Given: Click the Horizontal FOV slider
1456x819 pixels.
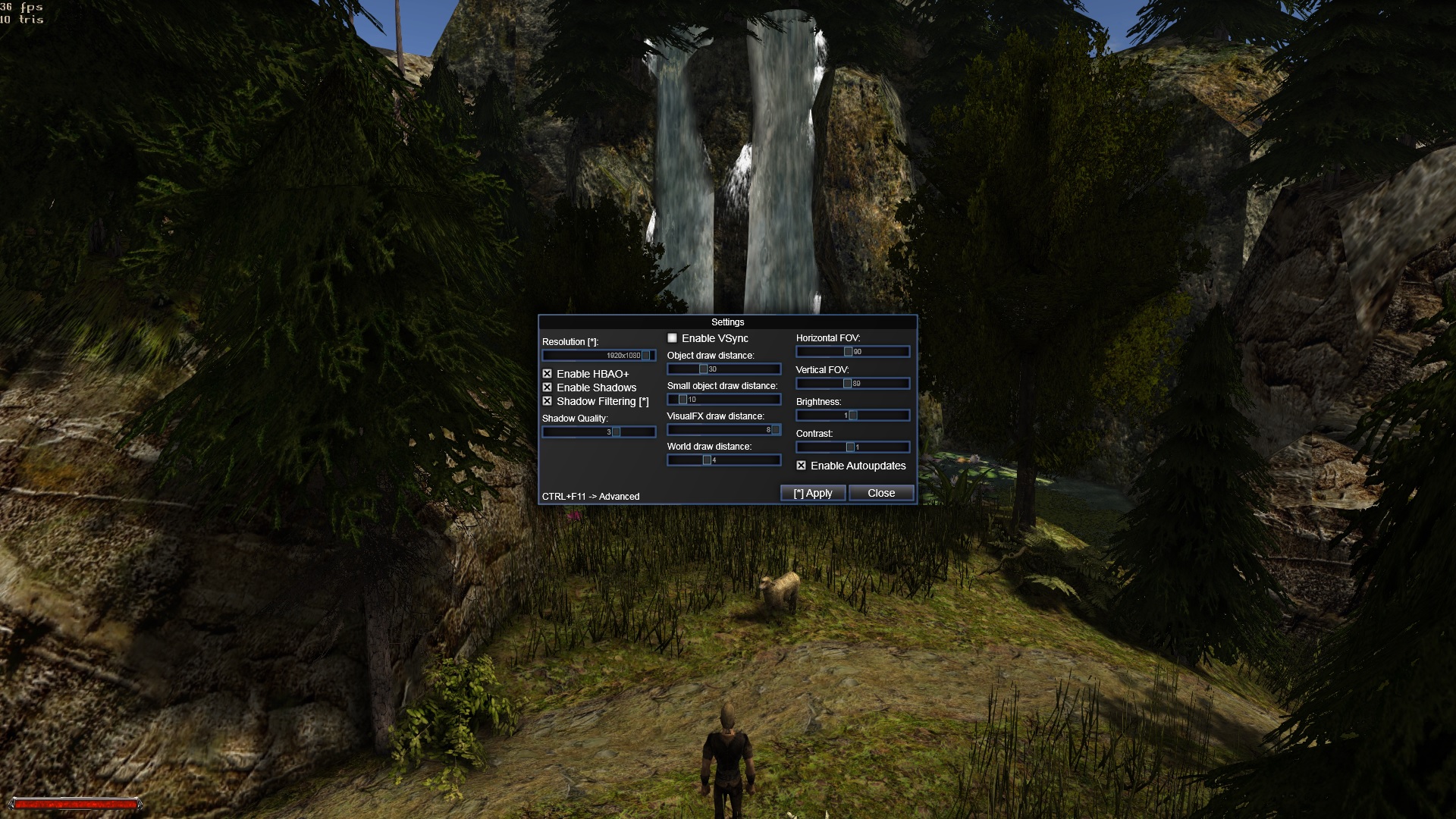Looking at the screenshot, I should tap(852, 352).
